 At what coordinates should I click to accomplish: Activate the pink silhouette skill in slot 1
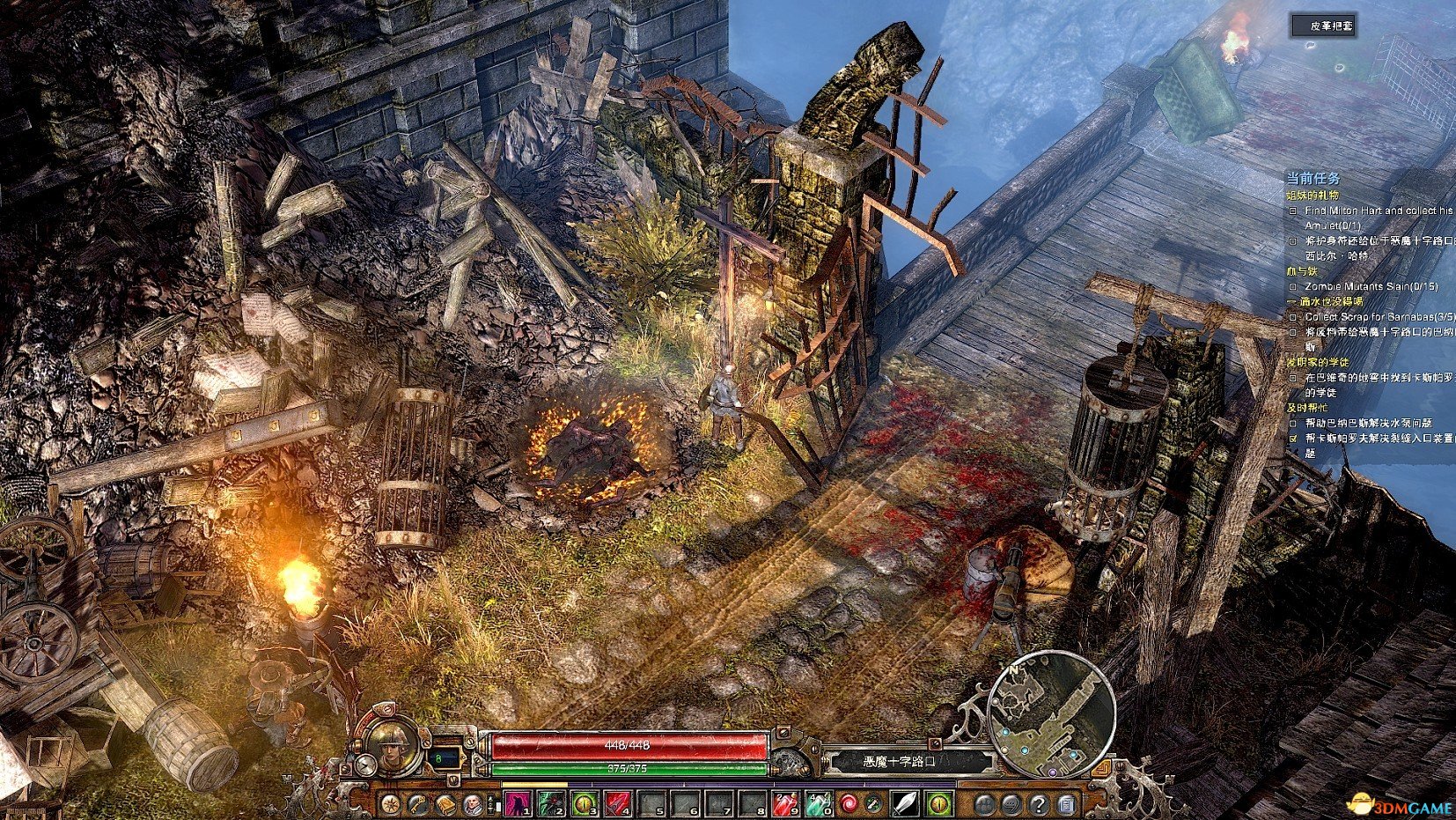(518, 804)
